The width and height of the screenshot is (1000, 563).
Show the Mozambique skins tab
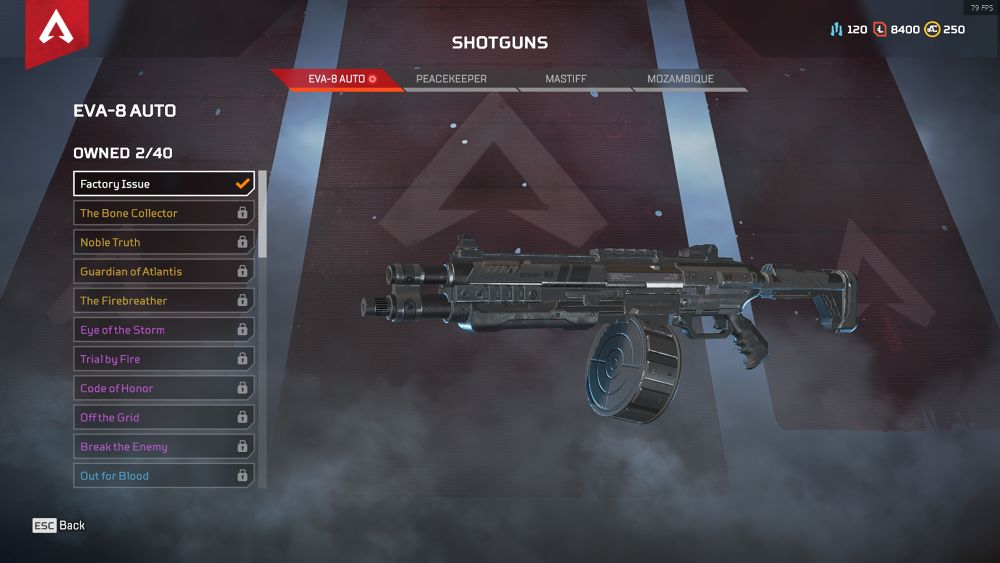[x=680, y=79]
